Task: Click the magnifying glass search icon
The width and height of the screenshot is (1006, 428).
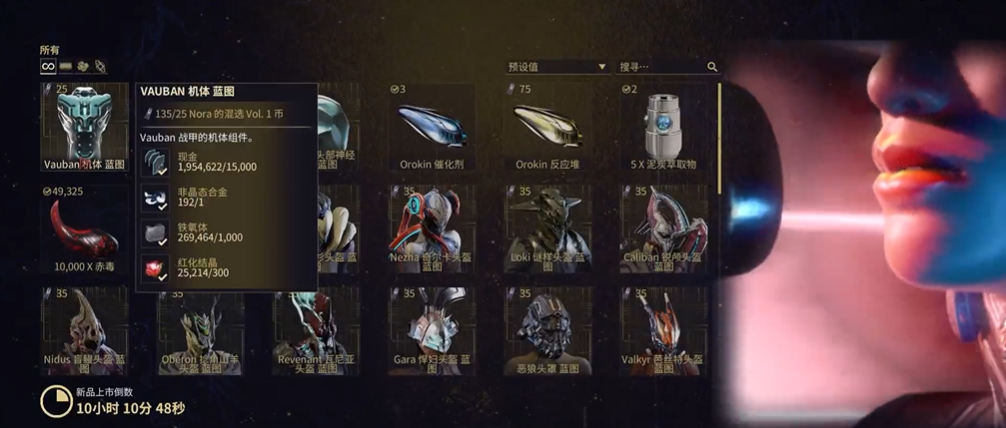Action: [x=712, y=67]
